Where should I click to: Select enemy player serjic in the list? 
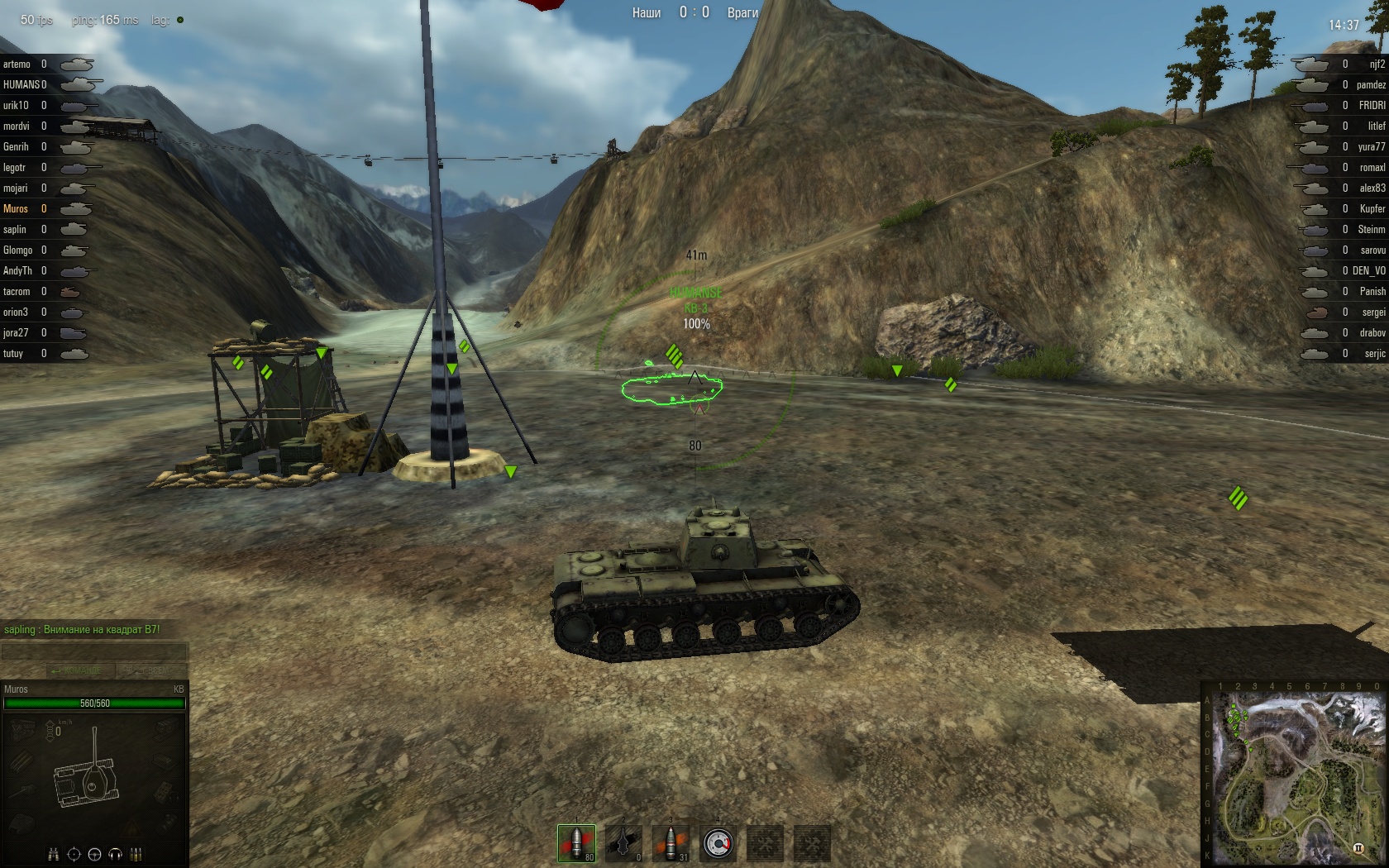pyautogui.click(x=1374, y=354)
